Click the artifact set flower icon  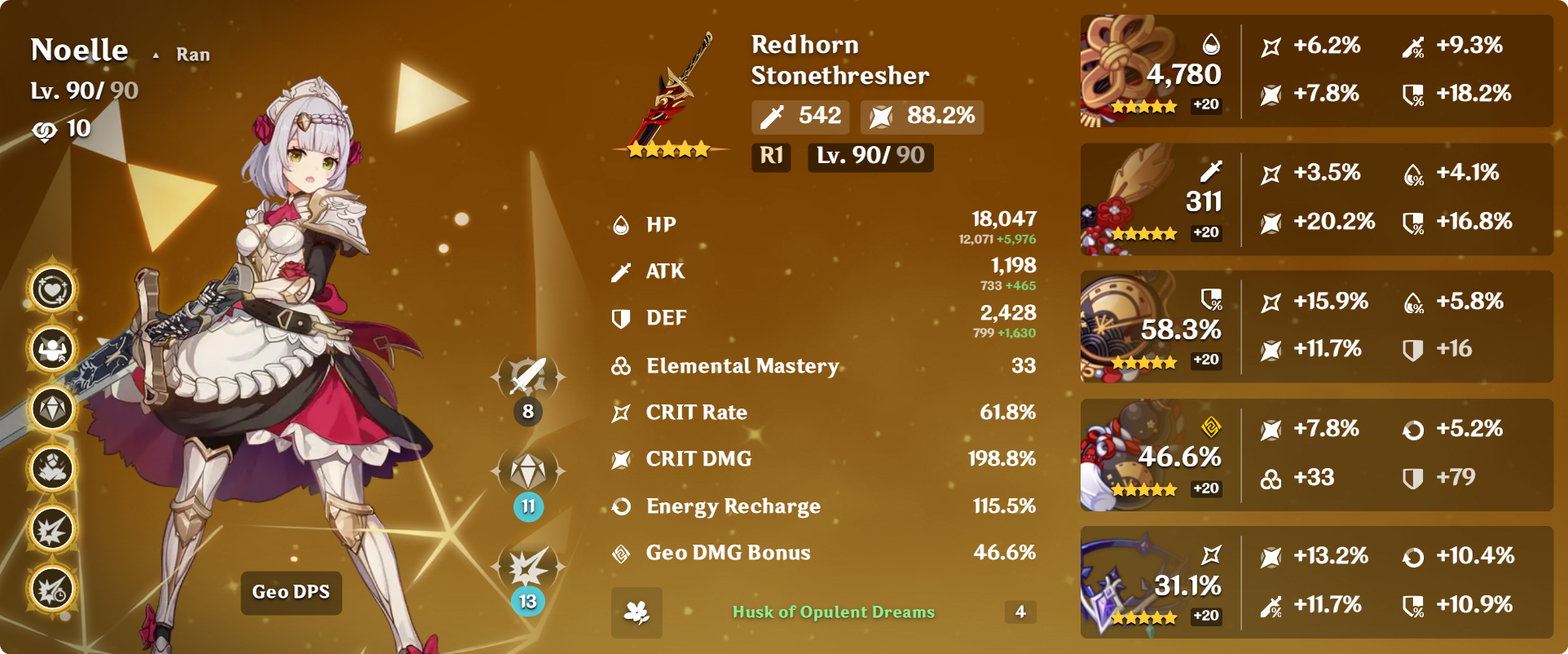(x=636, y=612)
